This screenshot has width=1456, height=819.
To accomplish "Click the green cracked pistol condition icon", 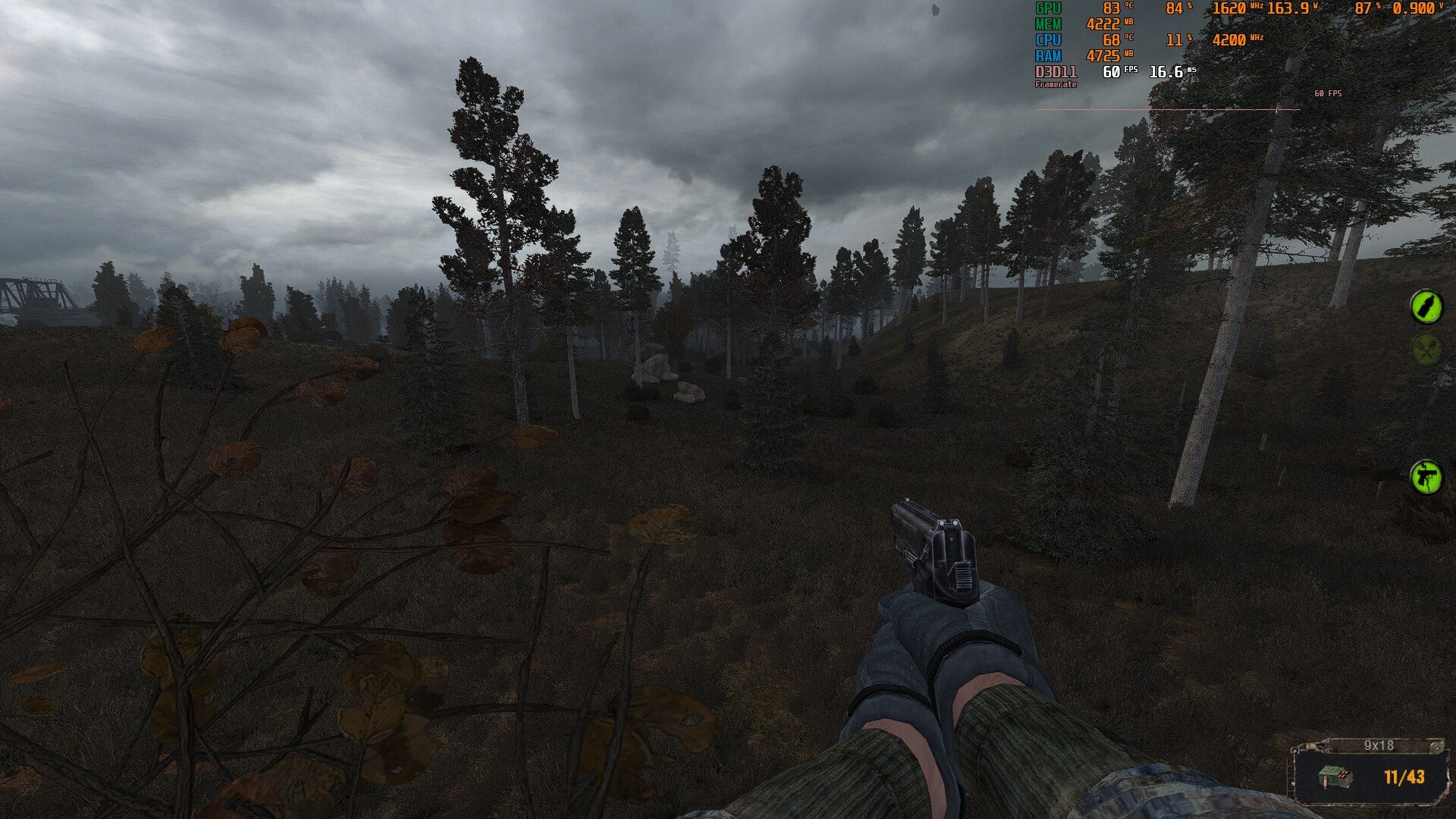I will [x=1426, y=476].
